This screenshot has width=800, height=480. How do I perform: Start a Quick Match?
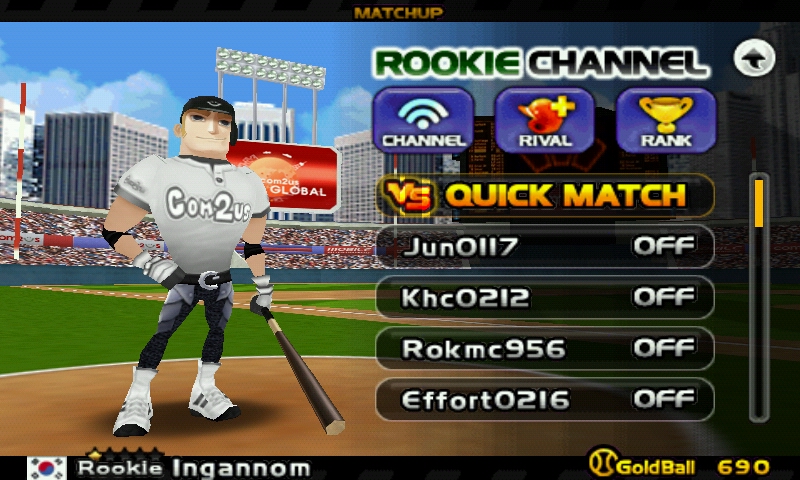544,195
